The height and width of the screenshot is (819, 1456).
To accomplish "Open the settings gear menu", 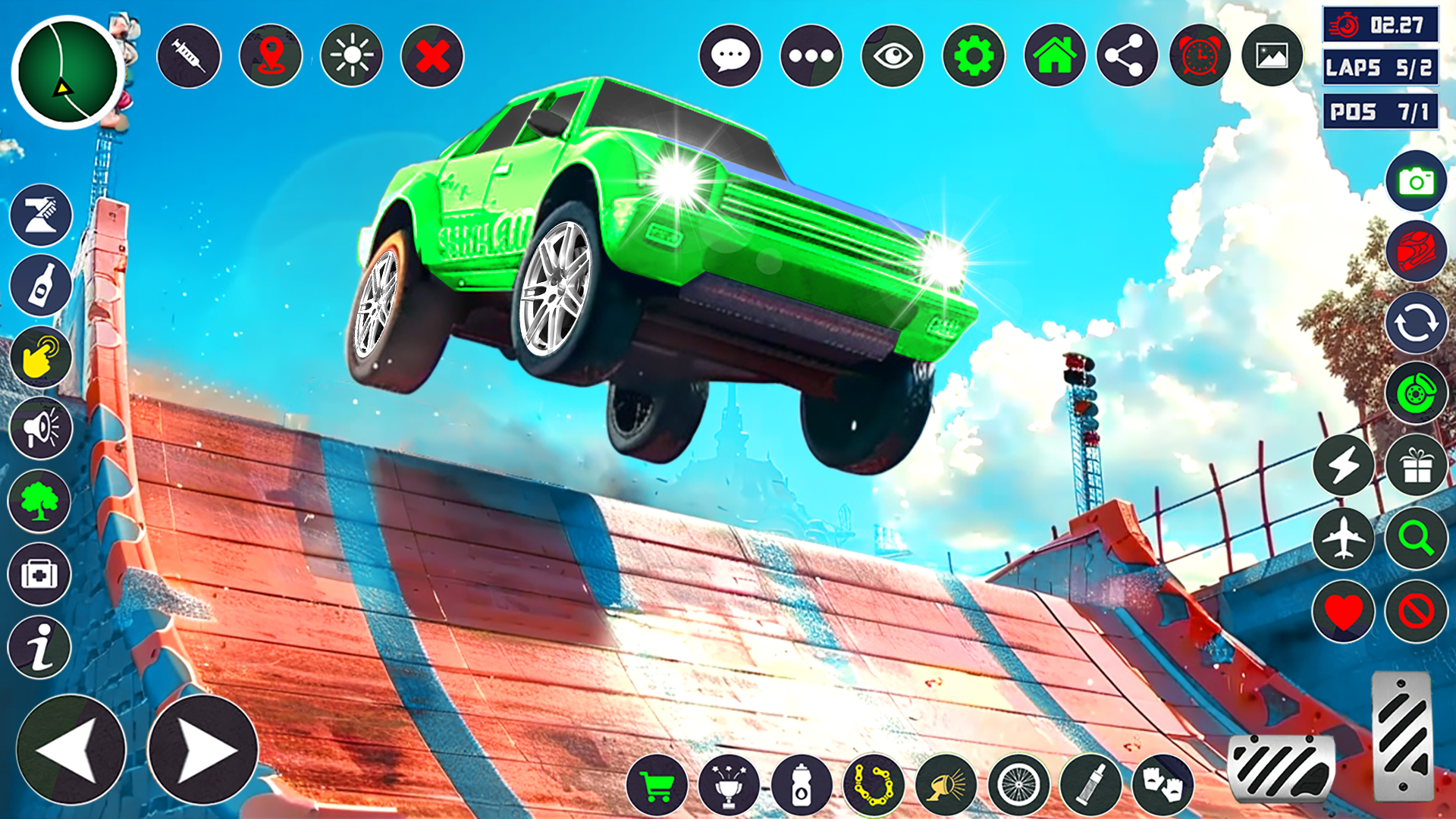I will coord(973,54).
